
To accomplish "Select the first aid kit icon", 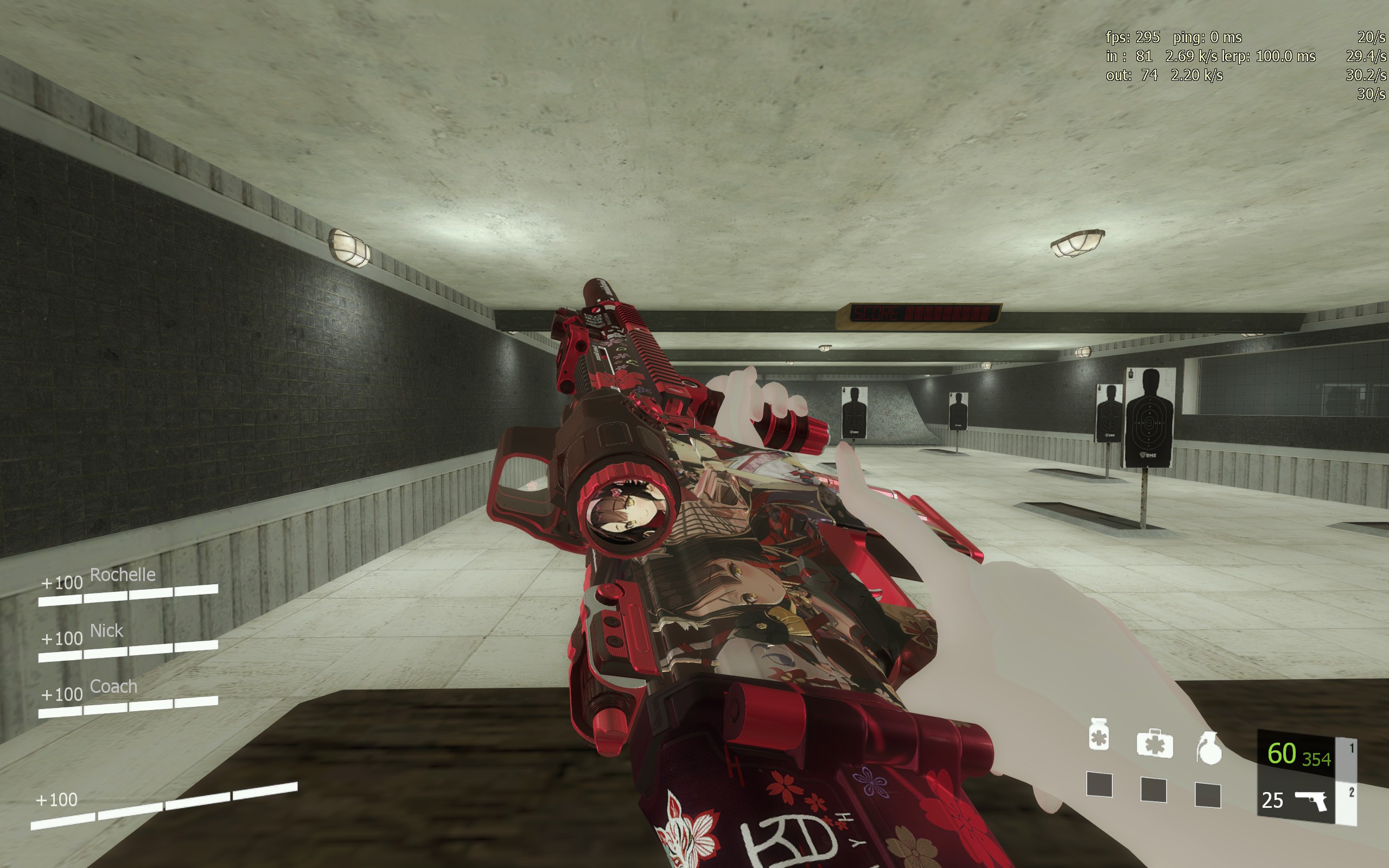I will pos(1154,744).
